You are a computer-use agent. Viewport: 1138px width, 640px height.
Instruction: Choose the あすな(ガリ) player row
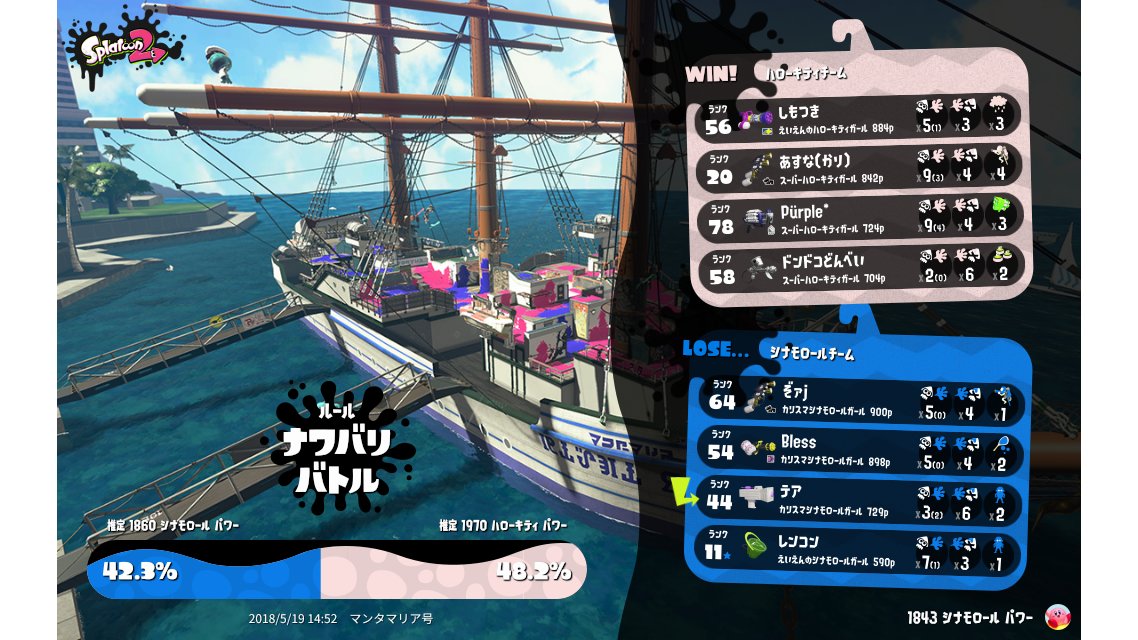click(x=861, y=166)
